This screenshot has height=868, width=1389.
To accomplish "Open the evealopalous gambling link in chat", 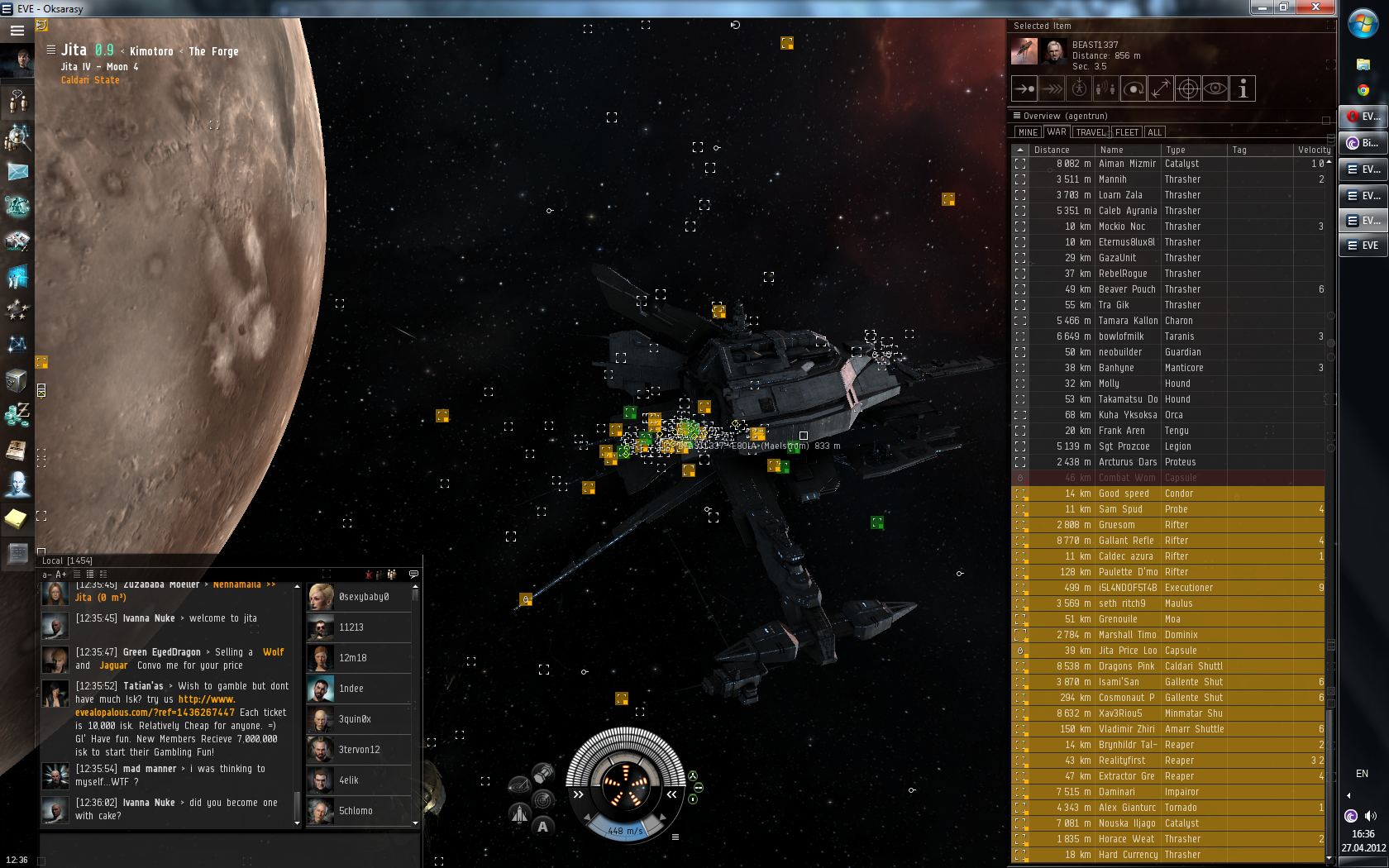I will tap(155, 712).
